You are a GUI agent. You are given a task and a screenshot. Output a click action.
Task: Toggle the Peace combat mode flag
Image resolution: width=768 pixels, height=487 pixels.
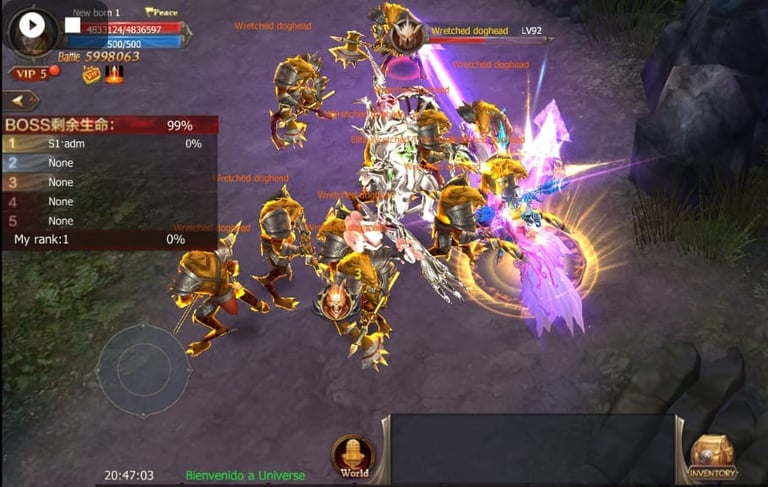click(x=161, y=12)
